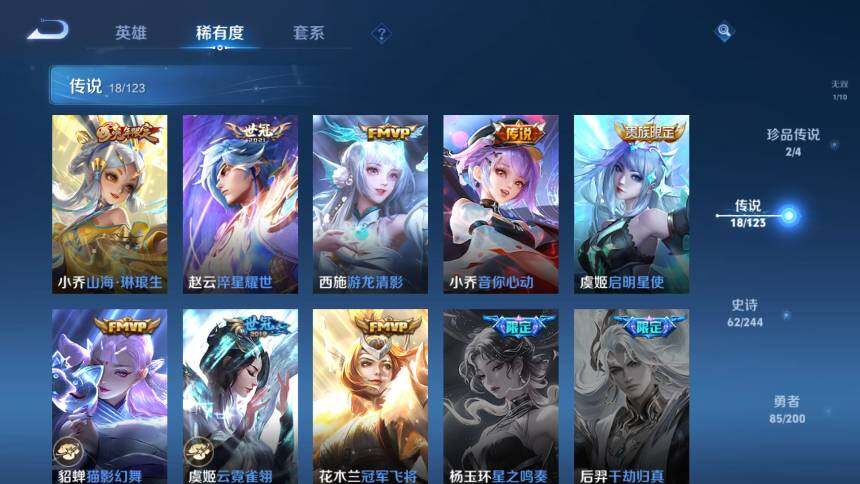Image resolution: width=860 pixels, height=484 pixels.
Task: Choose the 后羿 千劫归真 skin card
Action: coord(631,397)
